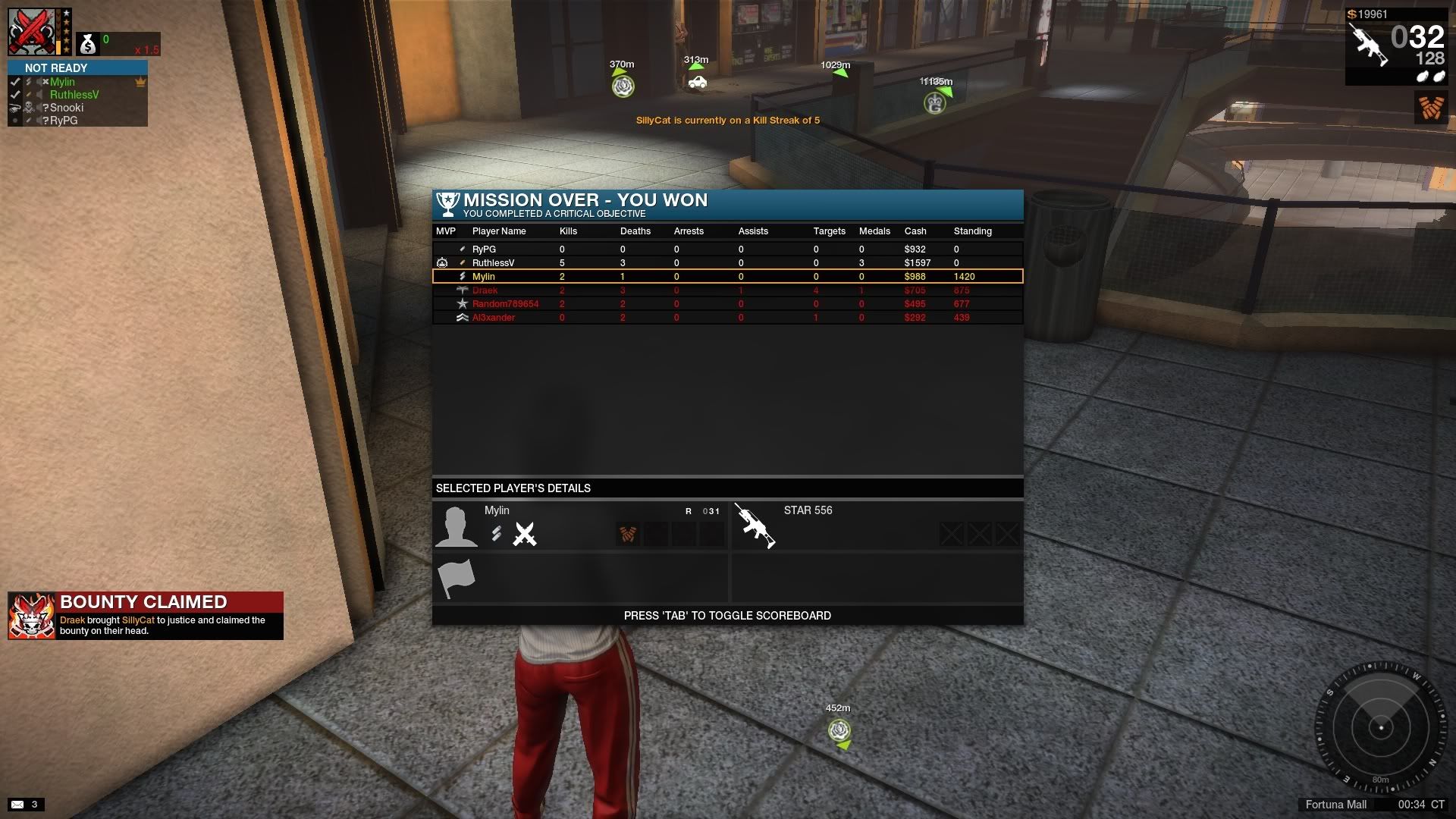Click Mylin's player portrait silhouette
The image size is (1456, 819).
click(457, 526)
